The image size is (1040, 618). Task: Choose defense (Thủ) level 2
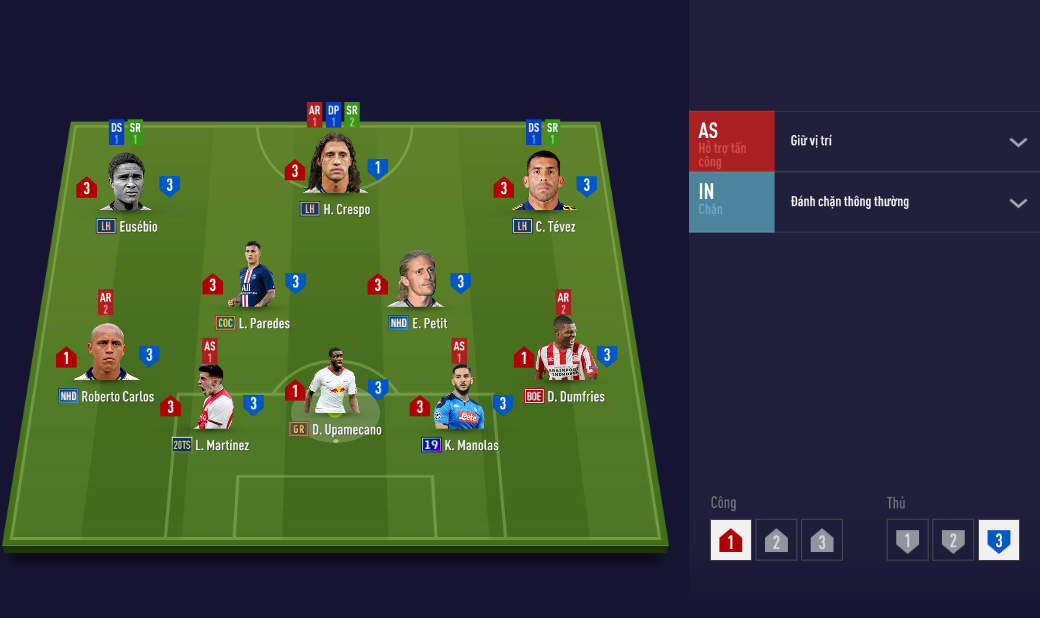953,540
